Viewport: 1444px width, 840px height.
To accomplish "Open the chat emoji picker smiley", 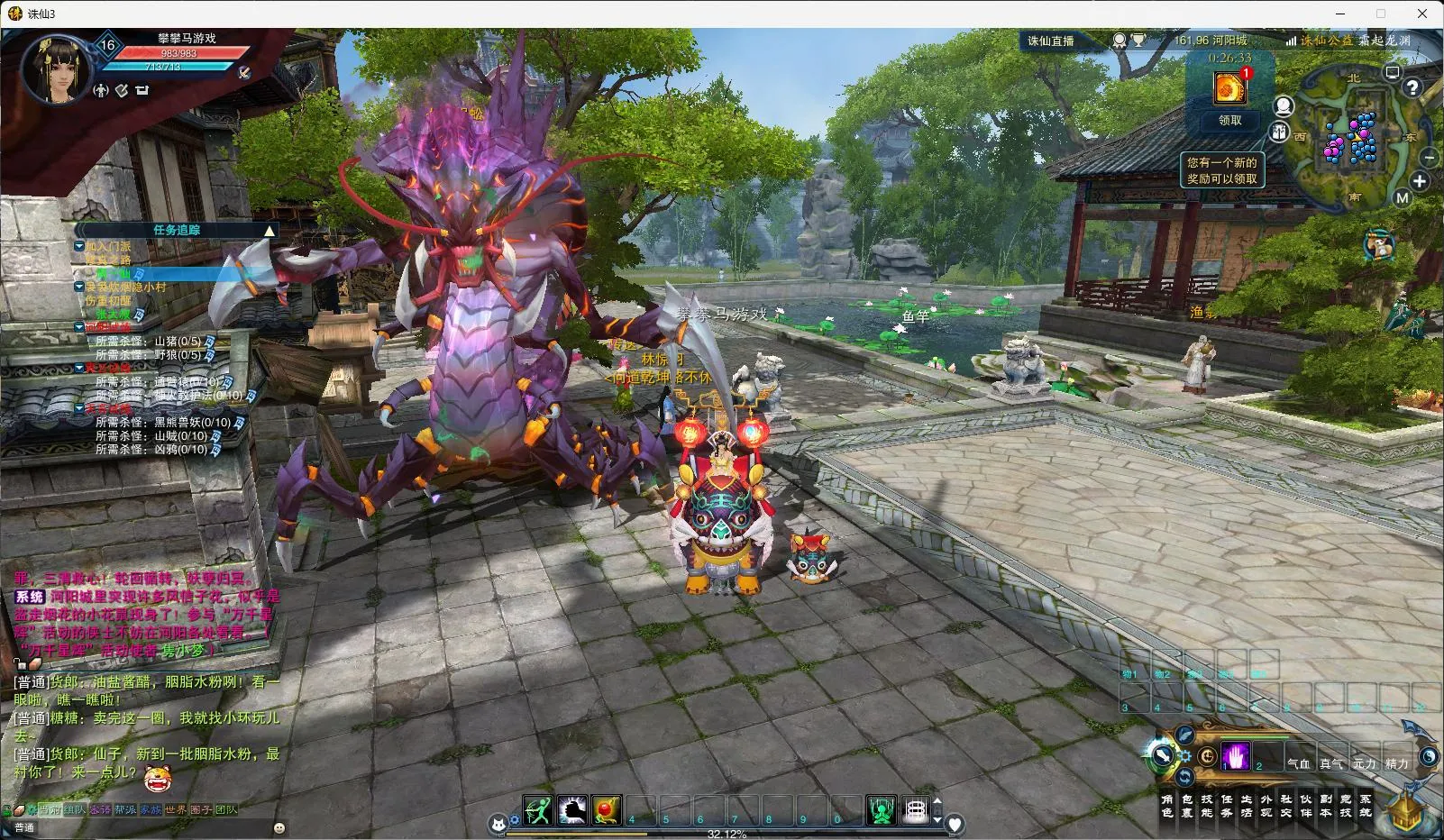I will click(x=279, y=827).
